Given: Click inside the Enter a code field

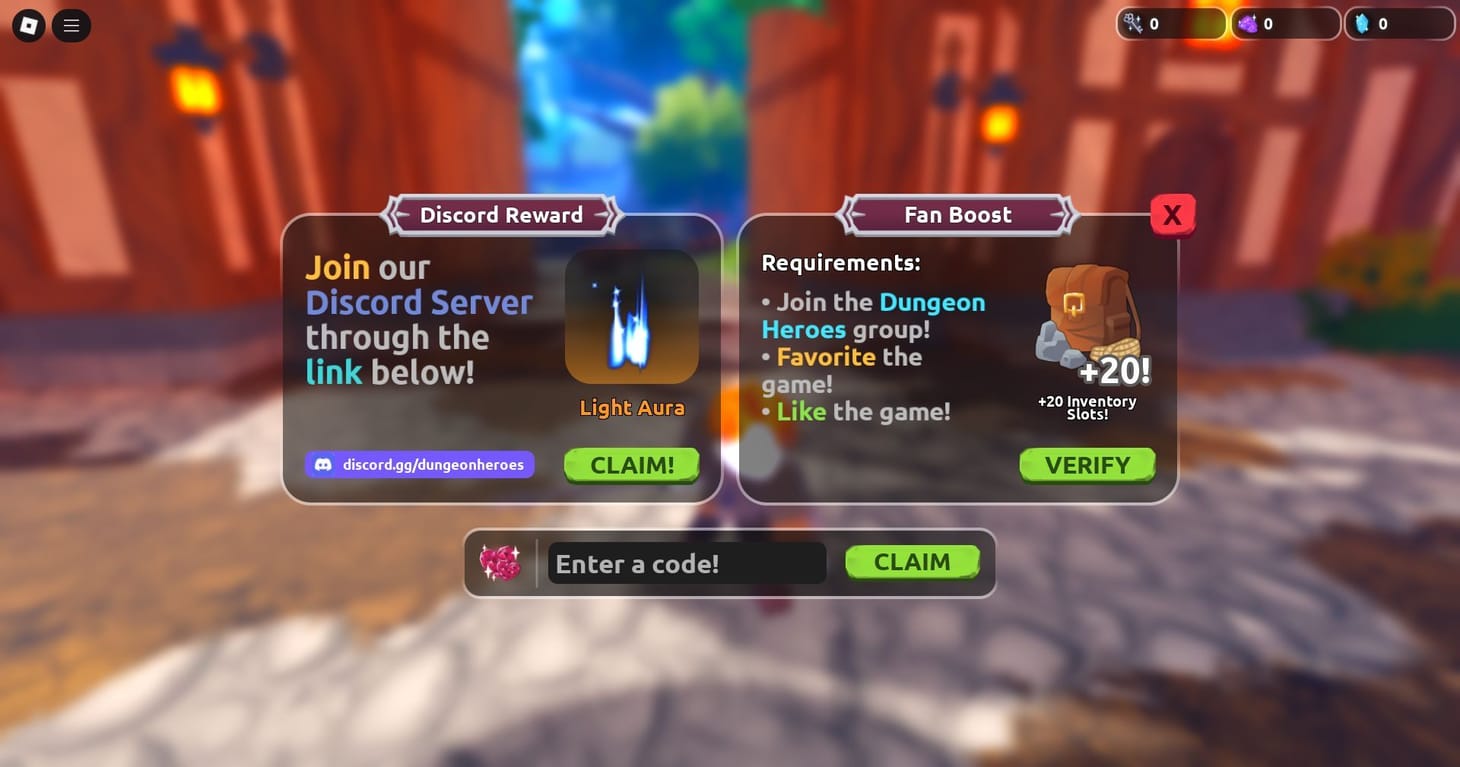Looking at the screenshot, I should pyautogui.click(x=686, y=563).
